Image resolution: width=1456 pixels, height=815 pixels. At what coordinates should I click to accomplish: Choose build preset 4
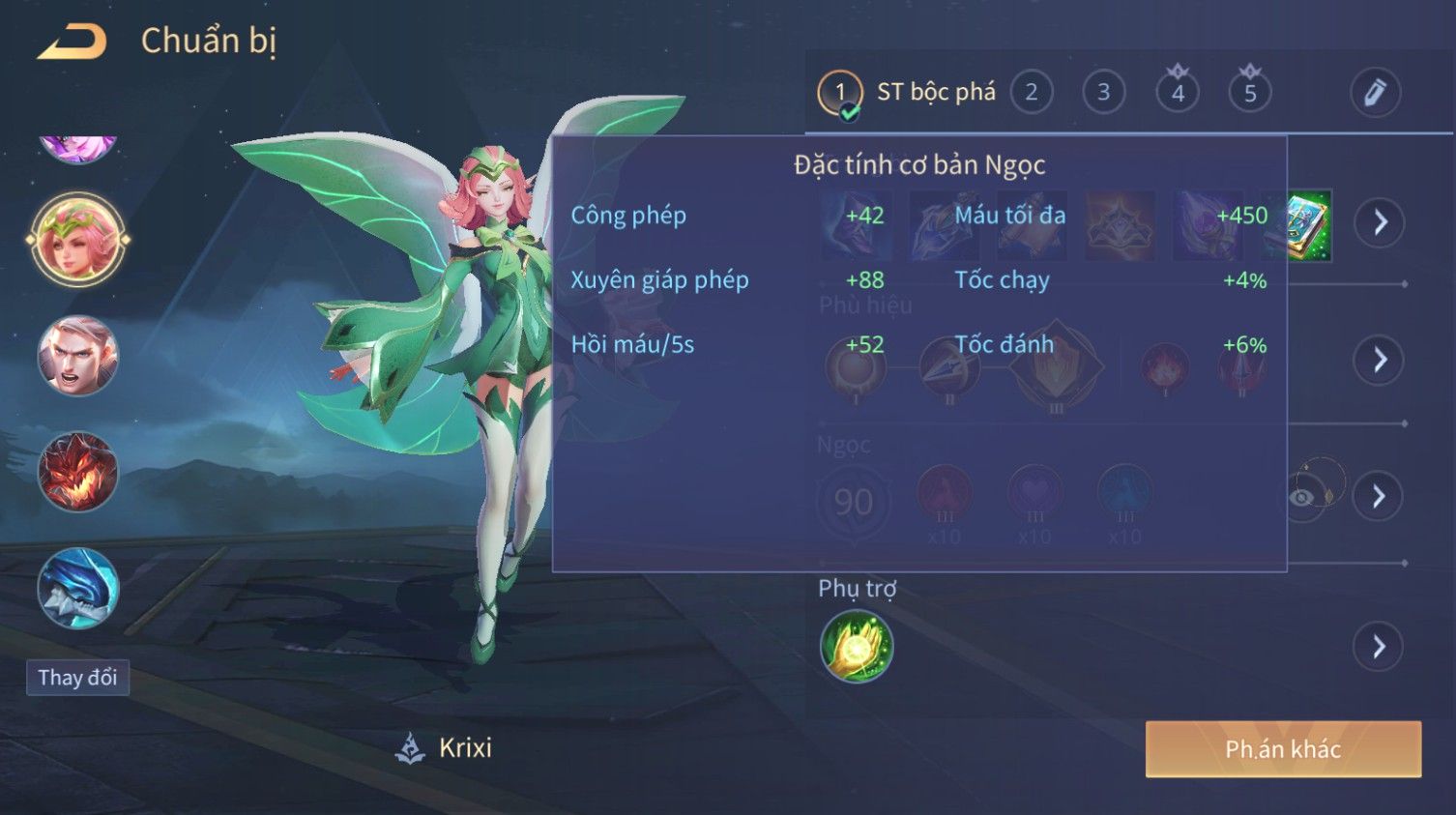point(1177,93)
